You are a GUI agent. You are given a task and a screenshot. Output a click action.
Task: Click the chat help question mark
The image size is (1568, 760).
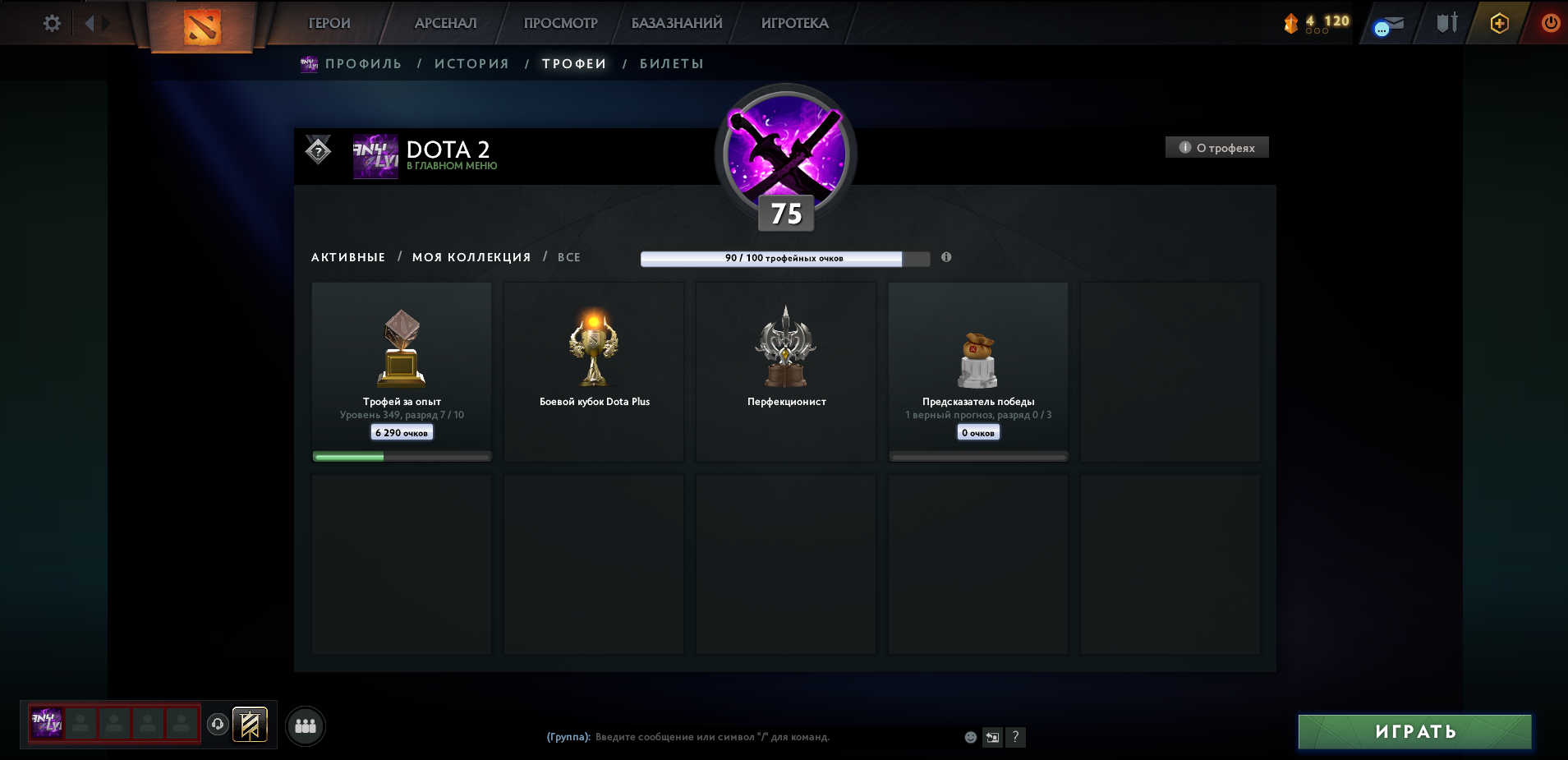click(1016, 738)
